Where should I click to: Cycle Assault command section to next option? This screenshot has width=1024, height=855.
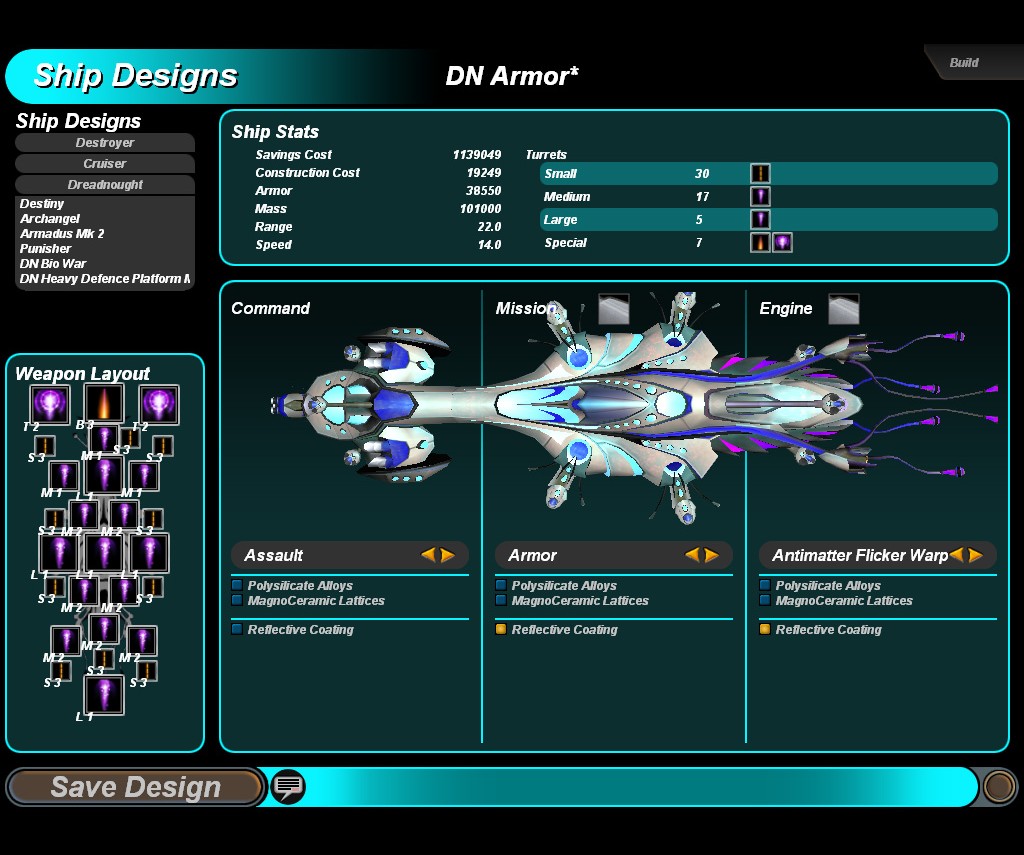(448, 555)
